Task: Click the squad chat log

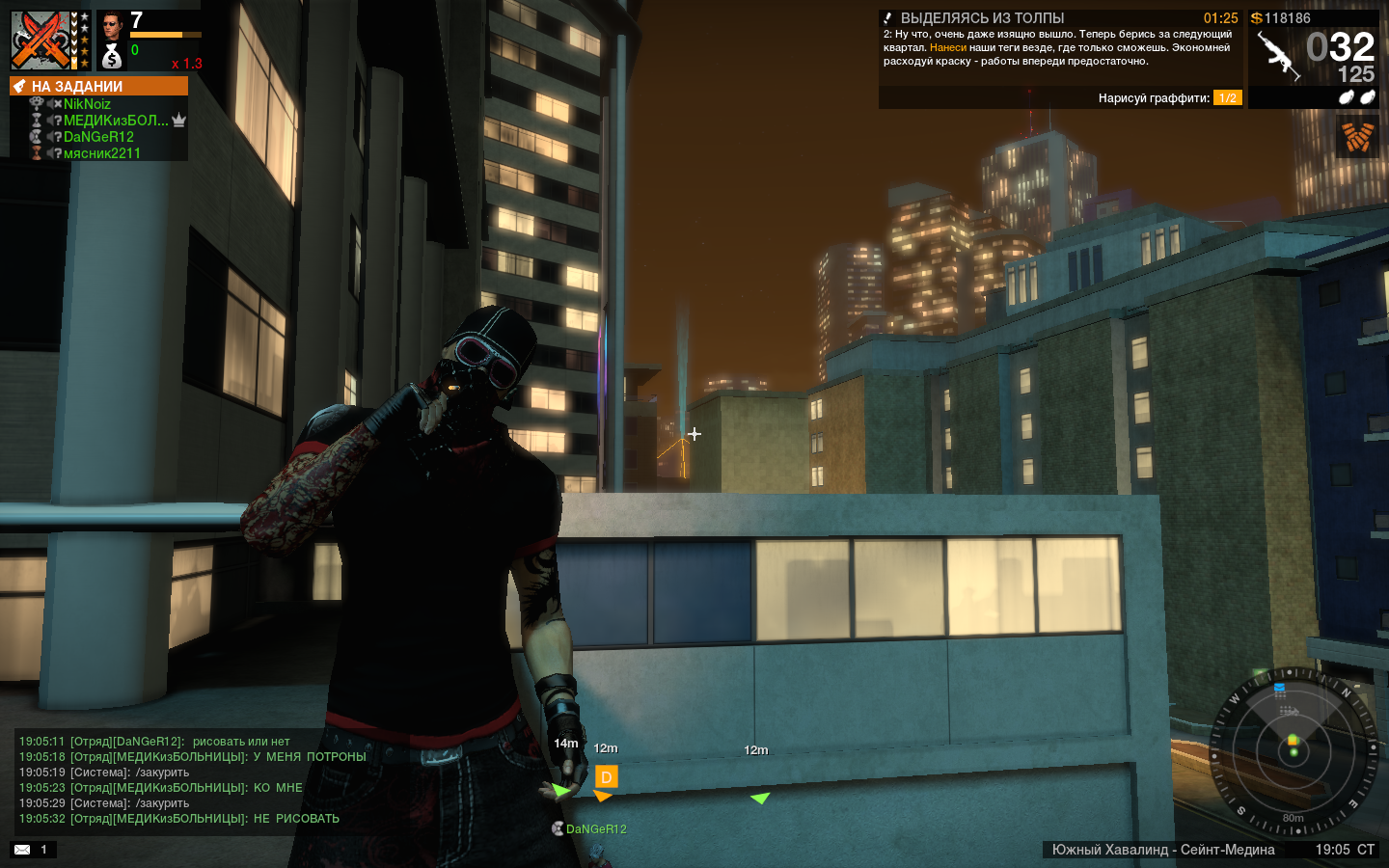Action: click(x=193, y=780)
